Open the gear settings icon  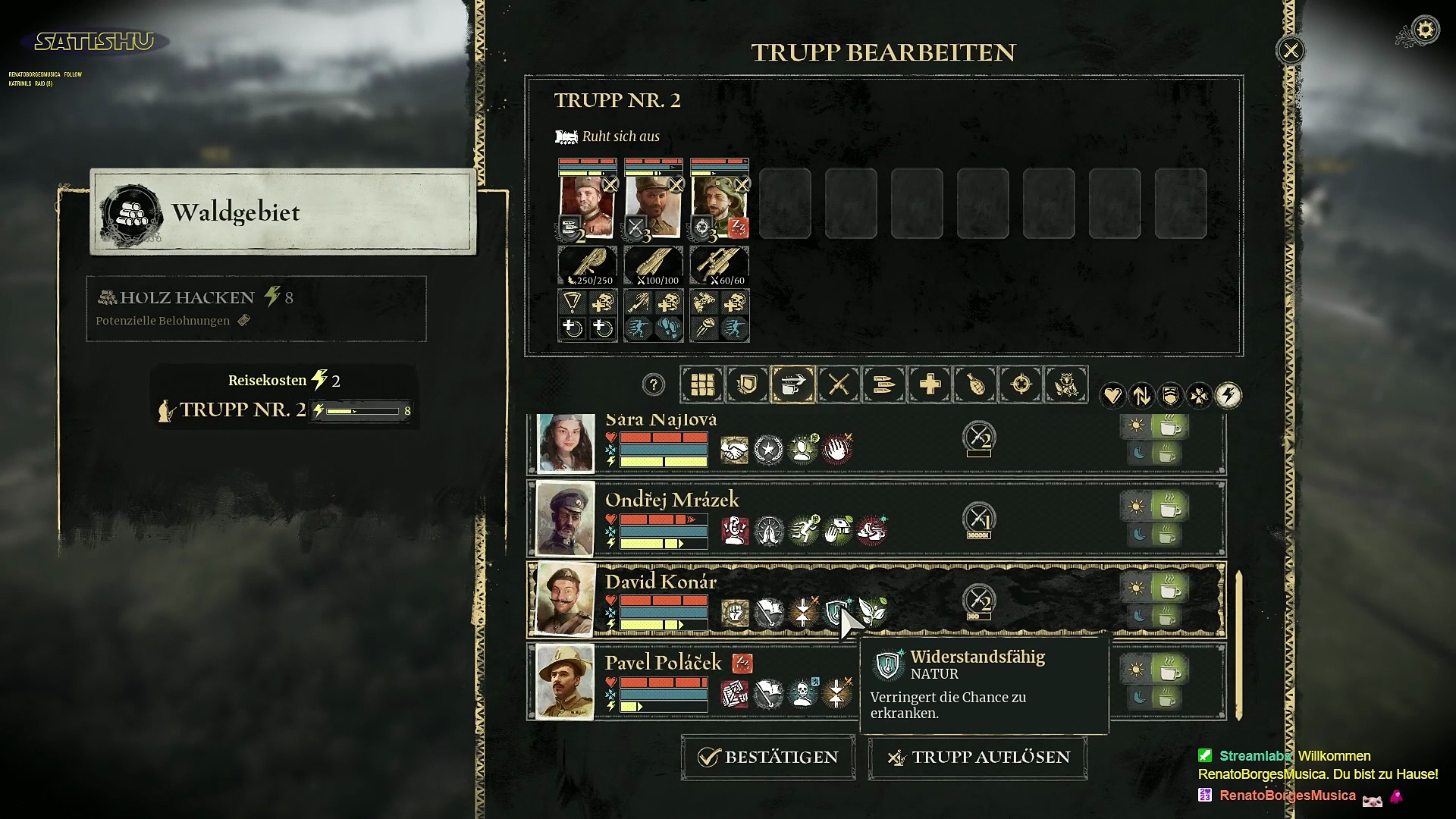[1426, 30]
